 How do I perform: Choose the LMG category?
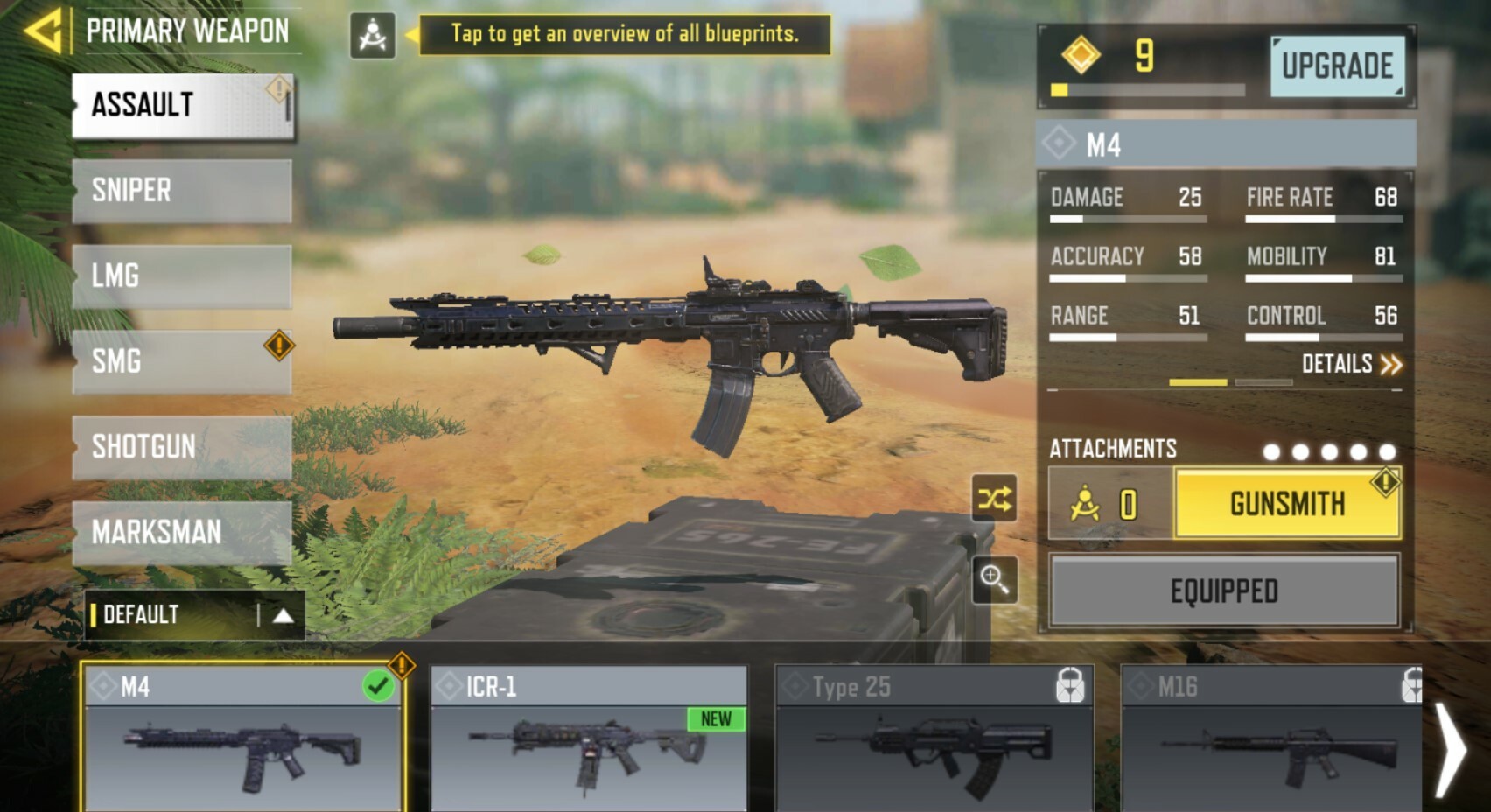click(x=182, y=276)
